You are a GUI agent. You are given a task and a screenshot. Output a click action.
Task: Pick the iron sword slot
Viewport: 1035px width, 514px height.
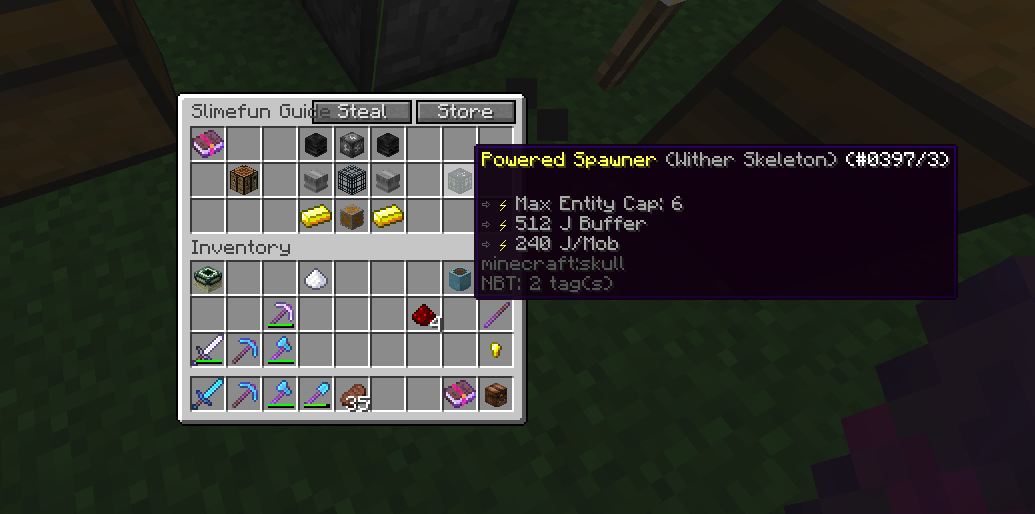tap(208, 350)
